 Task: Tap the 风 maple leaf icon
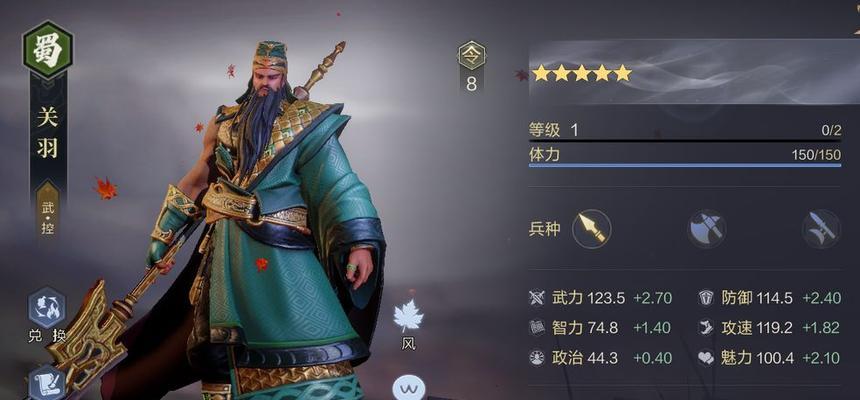[408, 318]
